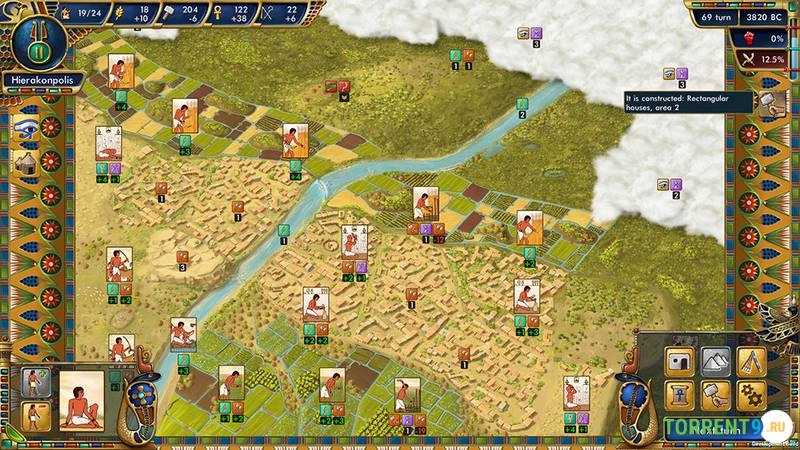
Task: Select the crossed tools percentage indicator
Action: (758, 60)
